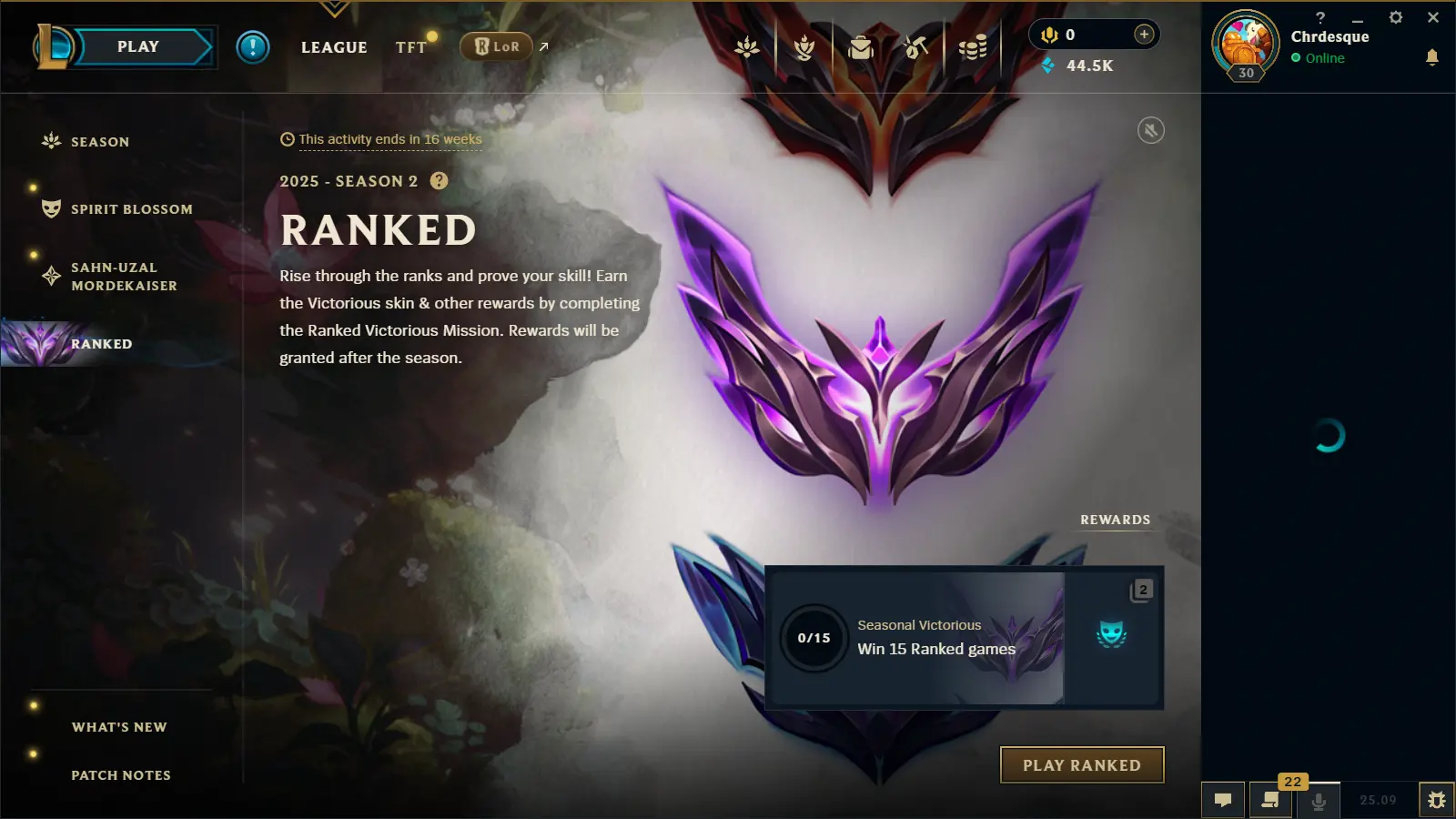
Task: Toggle the chat bubble panel
Action: [x=1223, y=801]
